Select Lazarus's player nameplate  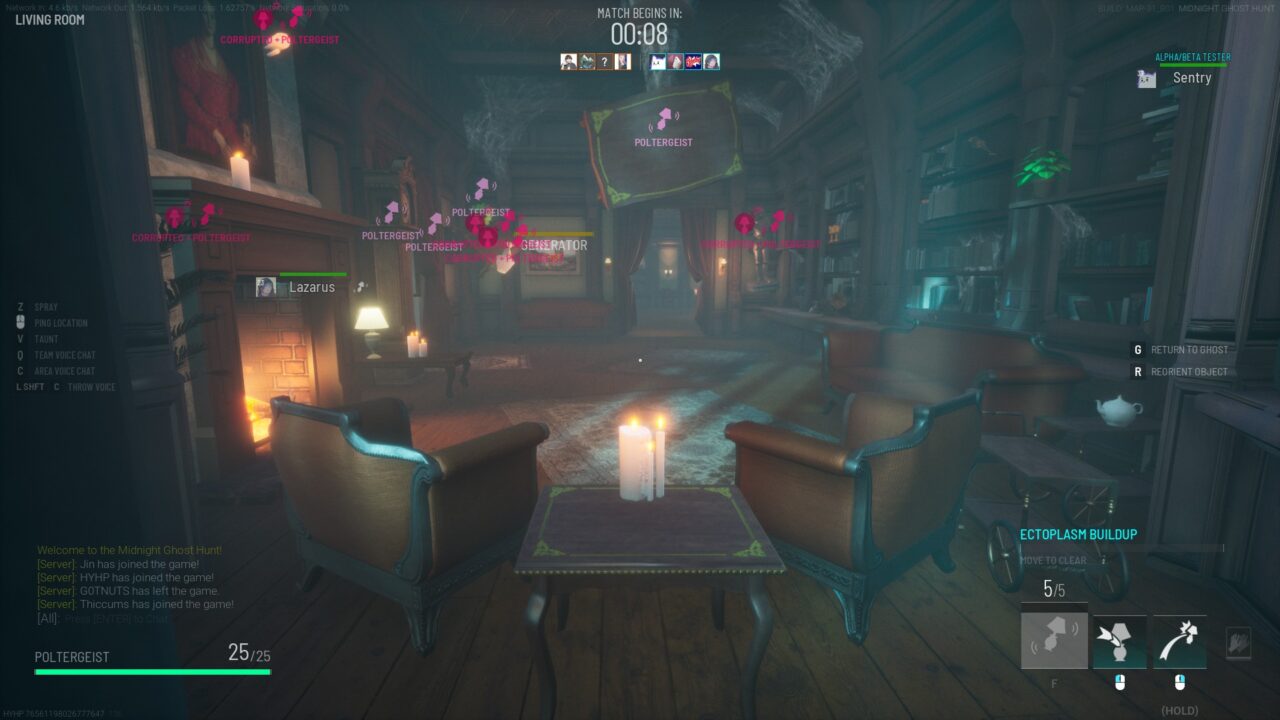311,287
